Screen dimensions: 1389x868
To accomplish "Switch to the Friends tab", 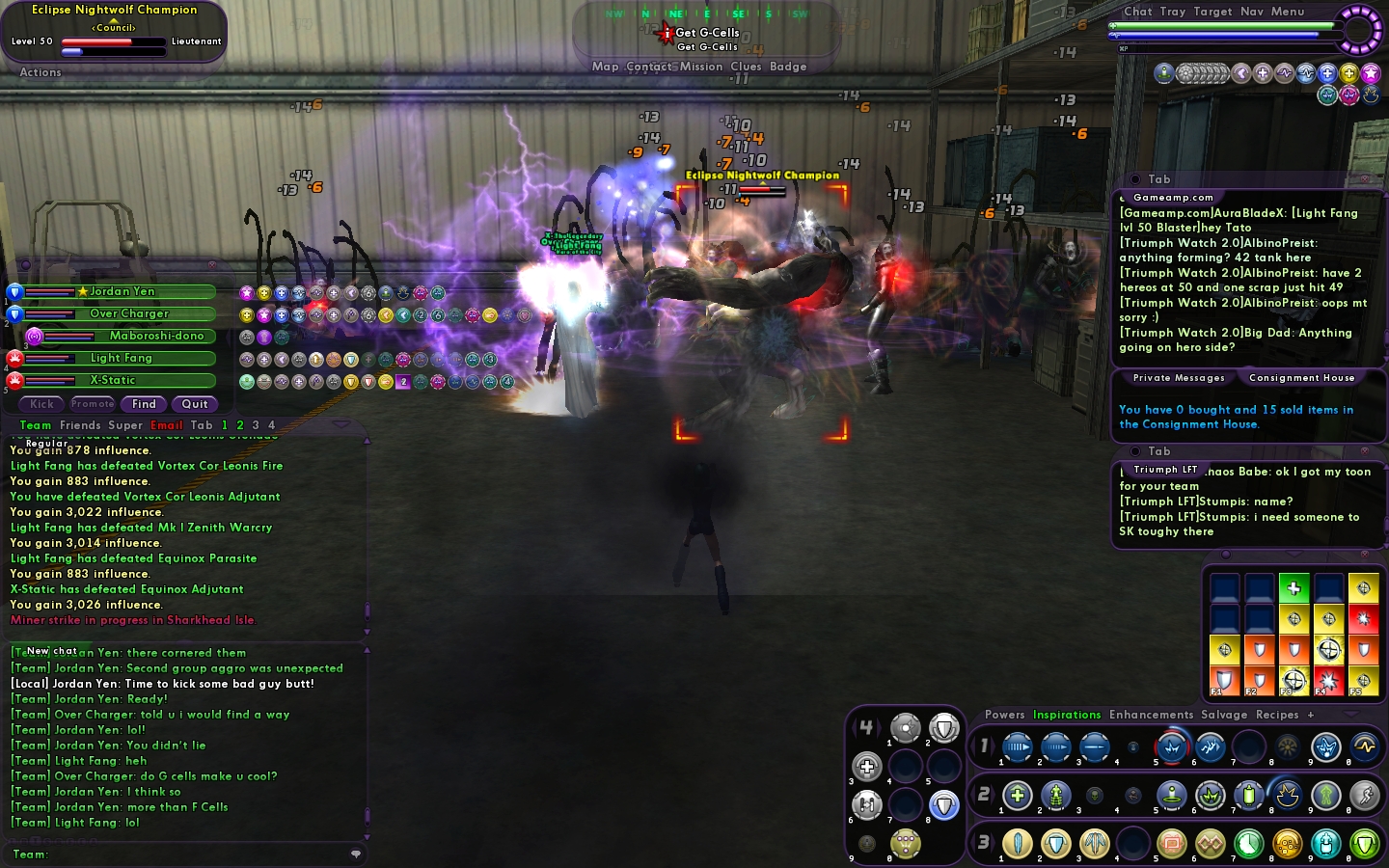I will tap(80, 425).
